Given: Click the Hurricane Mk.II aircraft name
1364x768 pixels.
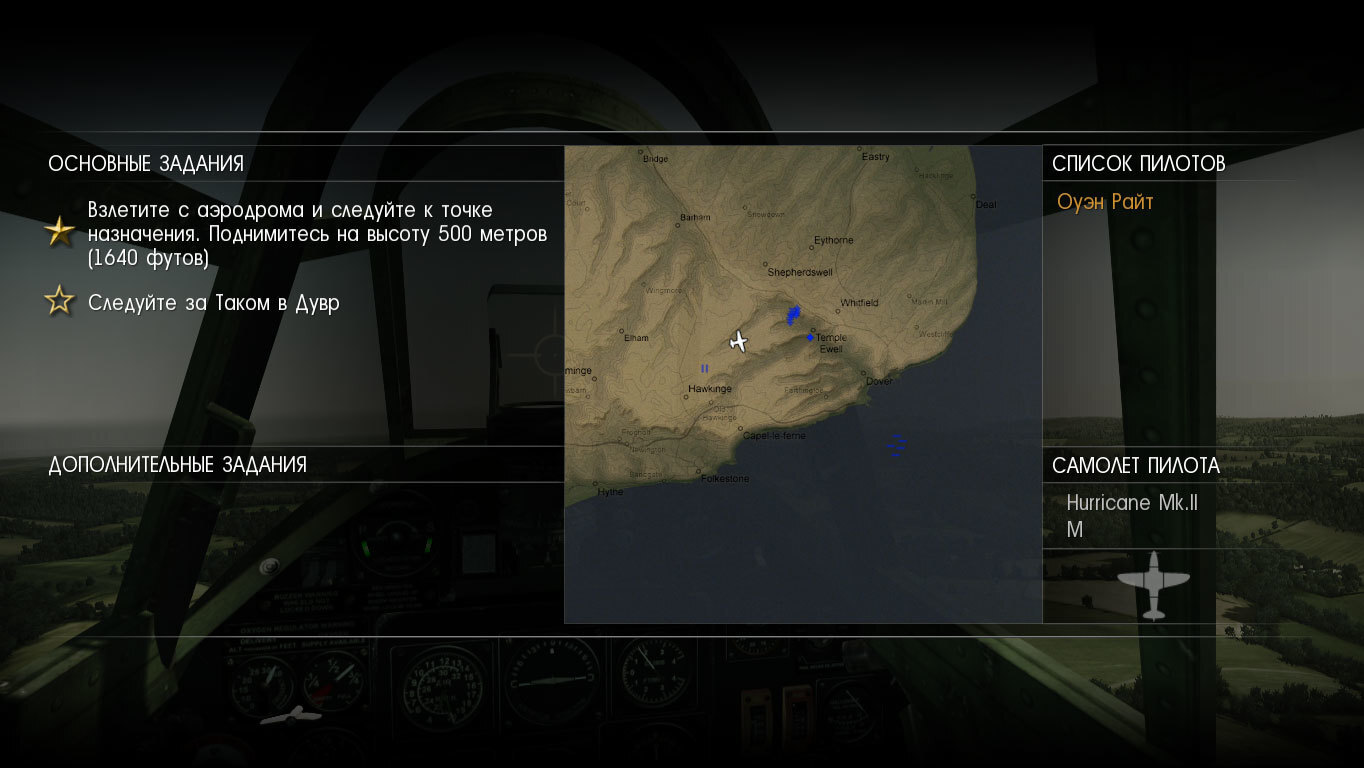Looking at the screenshot, I should (1131, 503).
